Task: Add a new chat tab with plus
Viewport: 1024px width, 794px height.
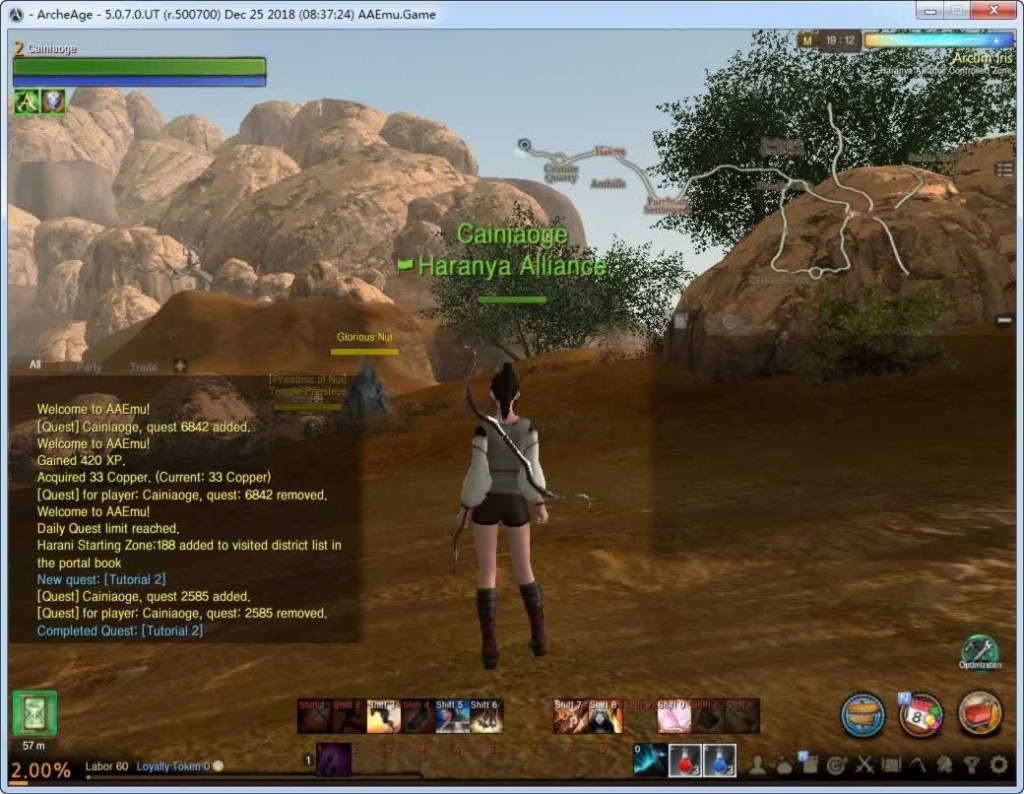Action: tap(180, 366)
